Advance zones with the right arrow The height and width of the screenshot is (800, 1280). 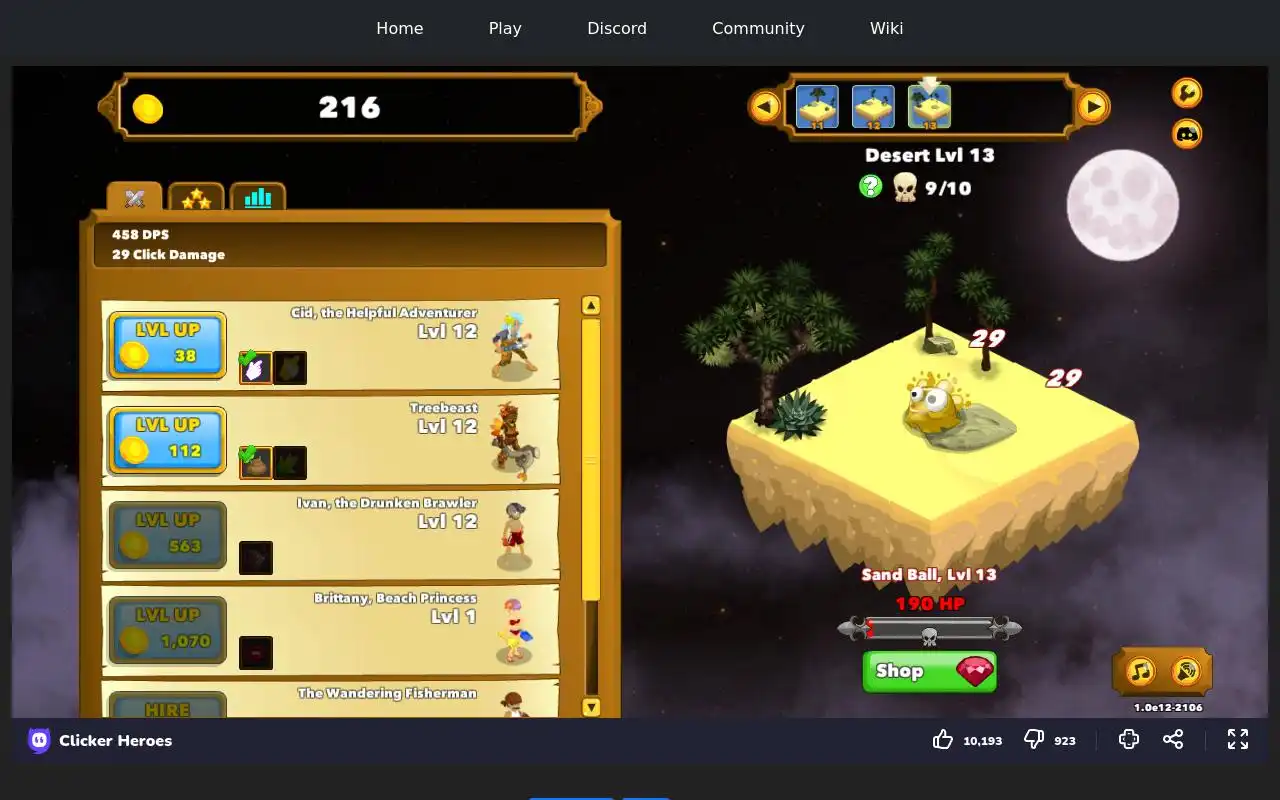[x=1093, y=106]
